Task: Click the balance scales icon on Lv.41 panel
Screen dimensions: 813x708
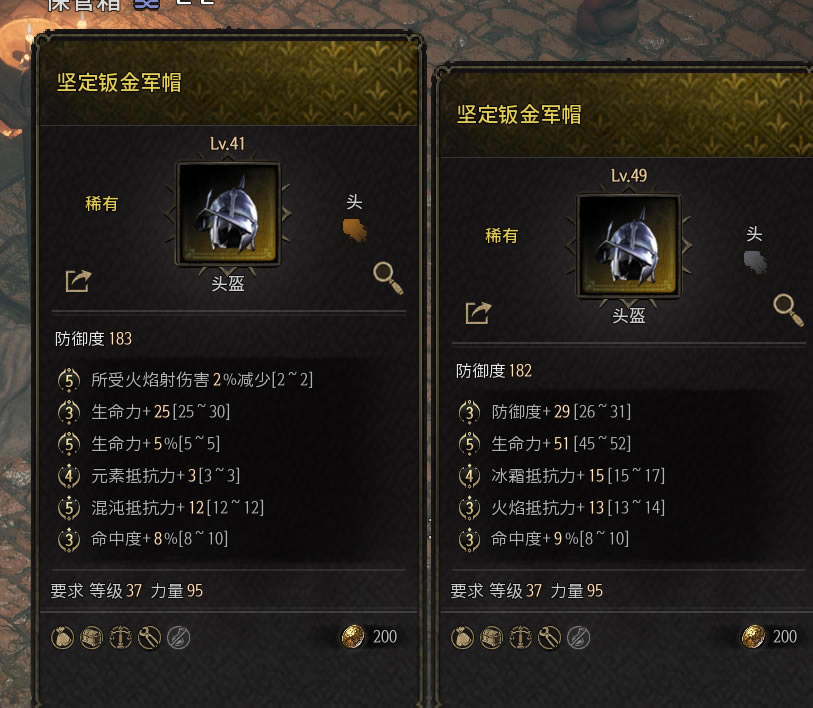Action: click(x=121, y=637)
